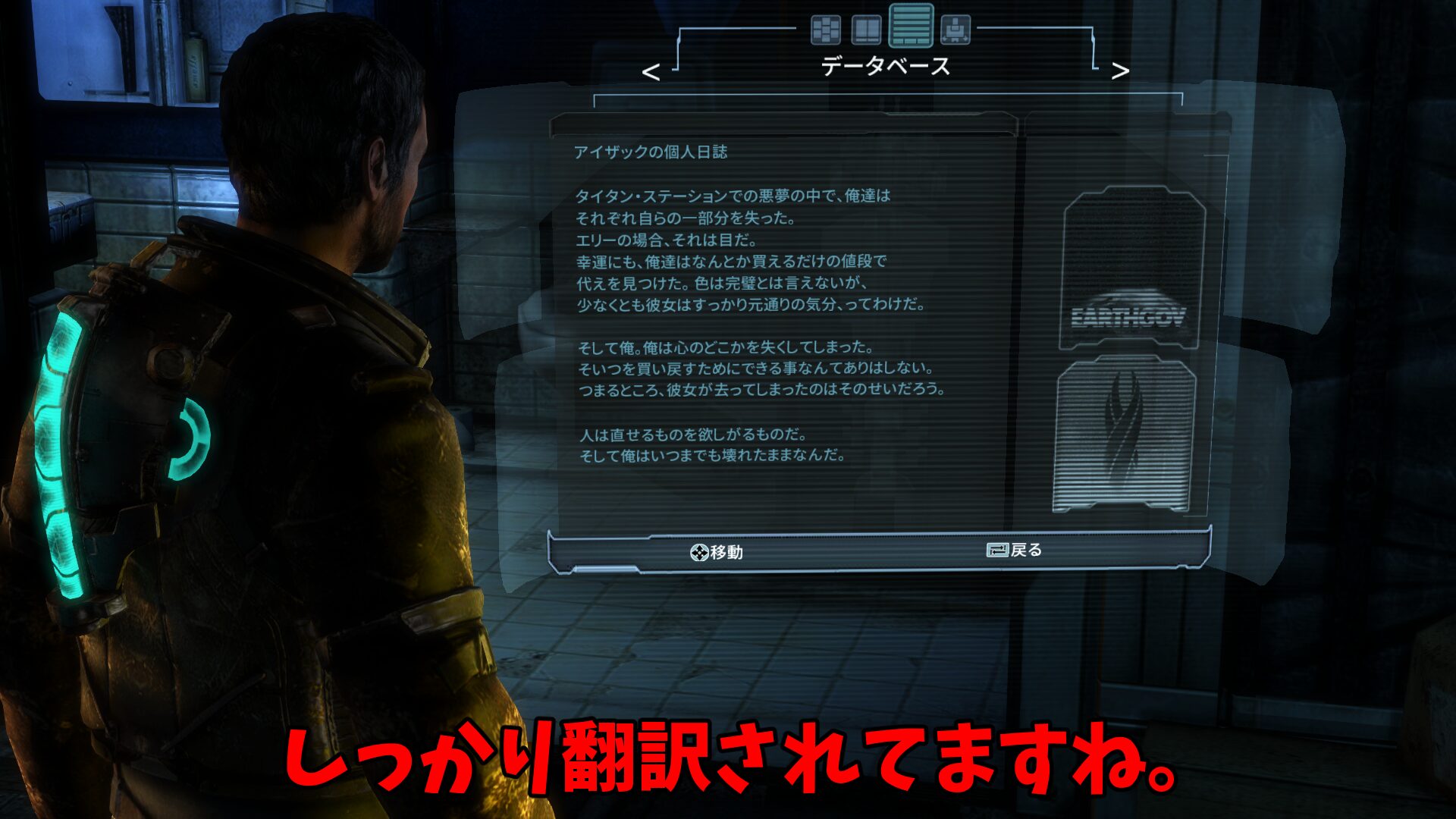Select the suit workbench tab icon
This screenshot has height=819, width=1456.
click(957, 31)
